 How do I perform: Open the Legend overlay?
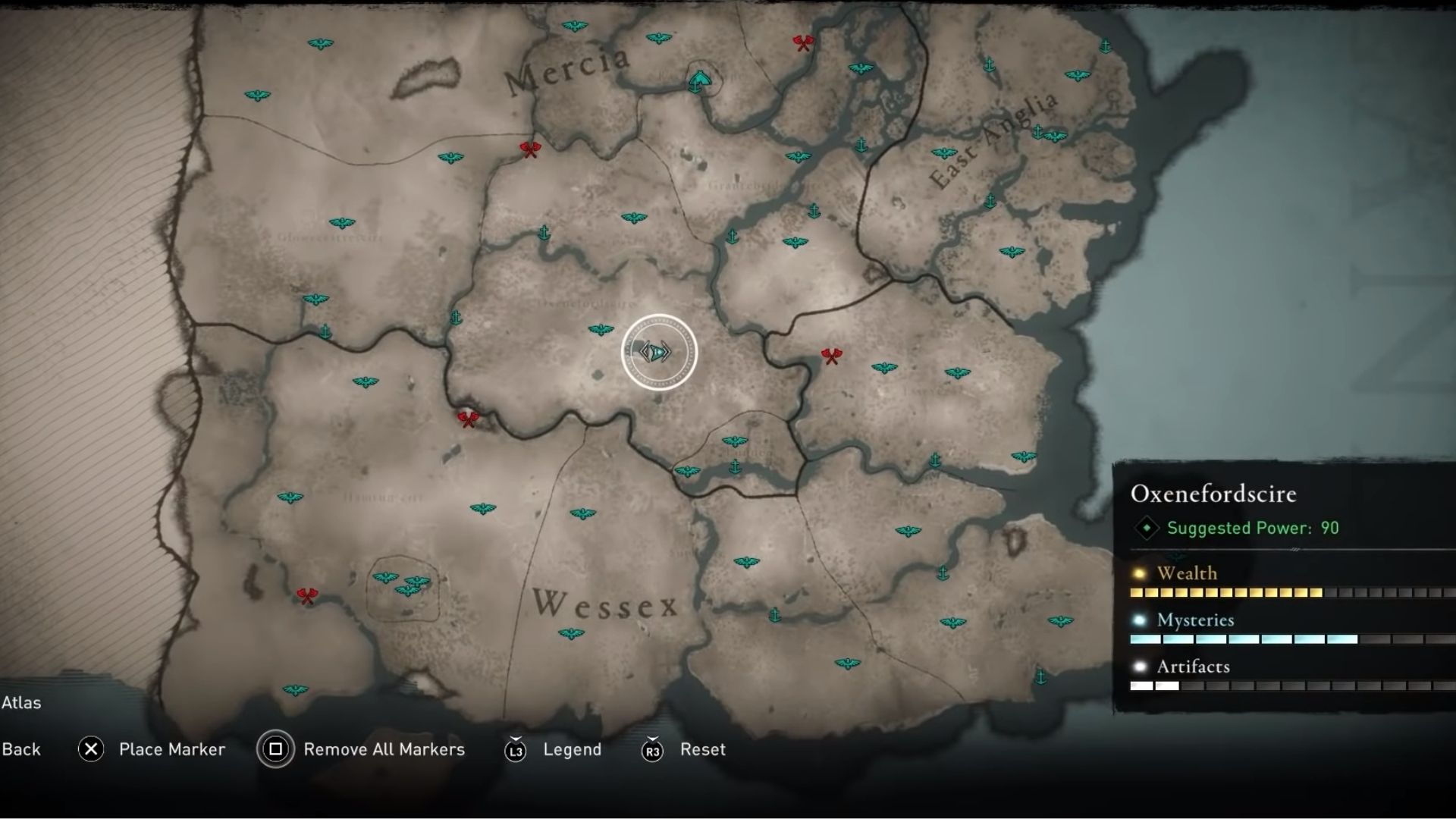(573, 749)
